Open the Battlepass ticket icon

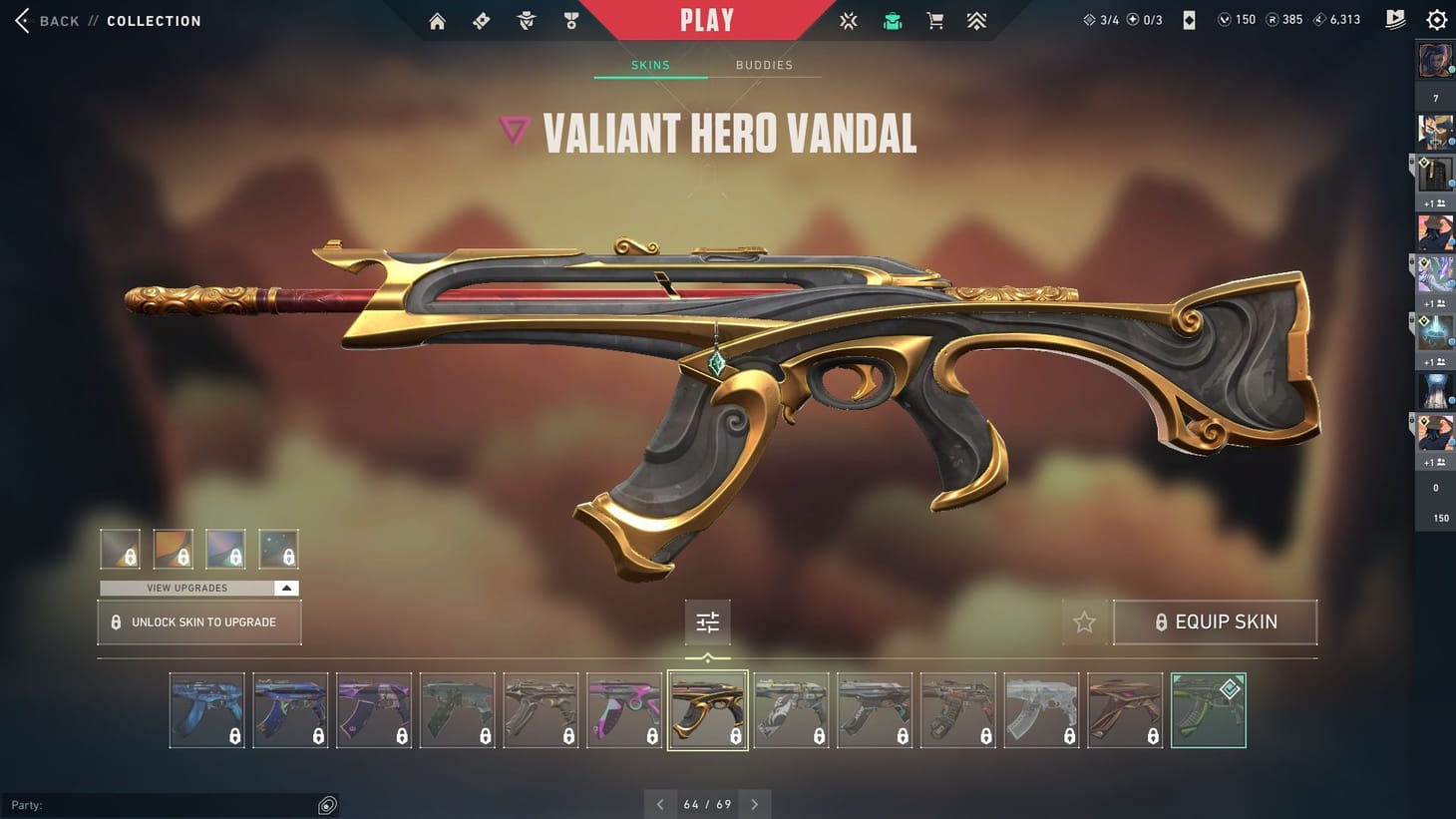[481, 20]
